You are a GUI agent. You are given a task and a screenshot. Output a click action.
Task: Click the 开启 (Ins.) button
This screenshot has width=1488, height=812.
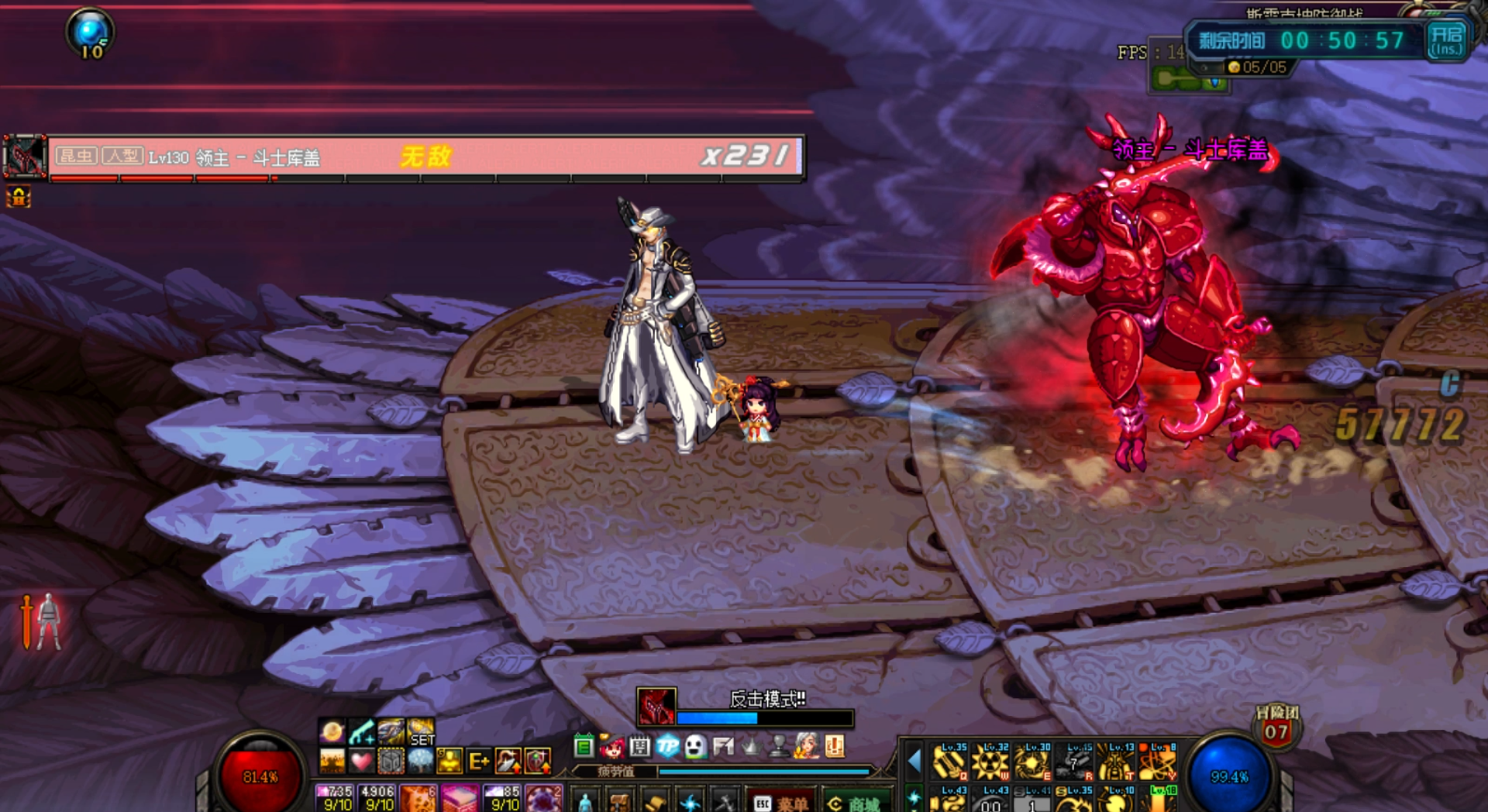1446,40
